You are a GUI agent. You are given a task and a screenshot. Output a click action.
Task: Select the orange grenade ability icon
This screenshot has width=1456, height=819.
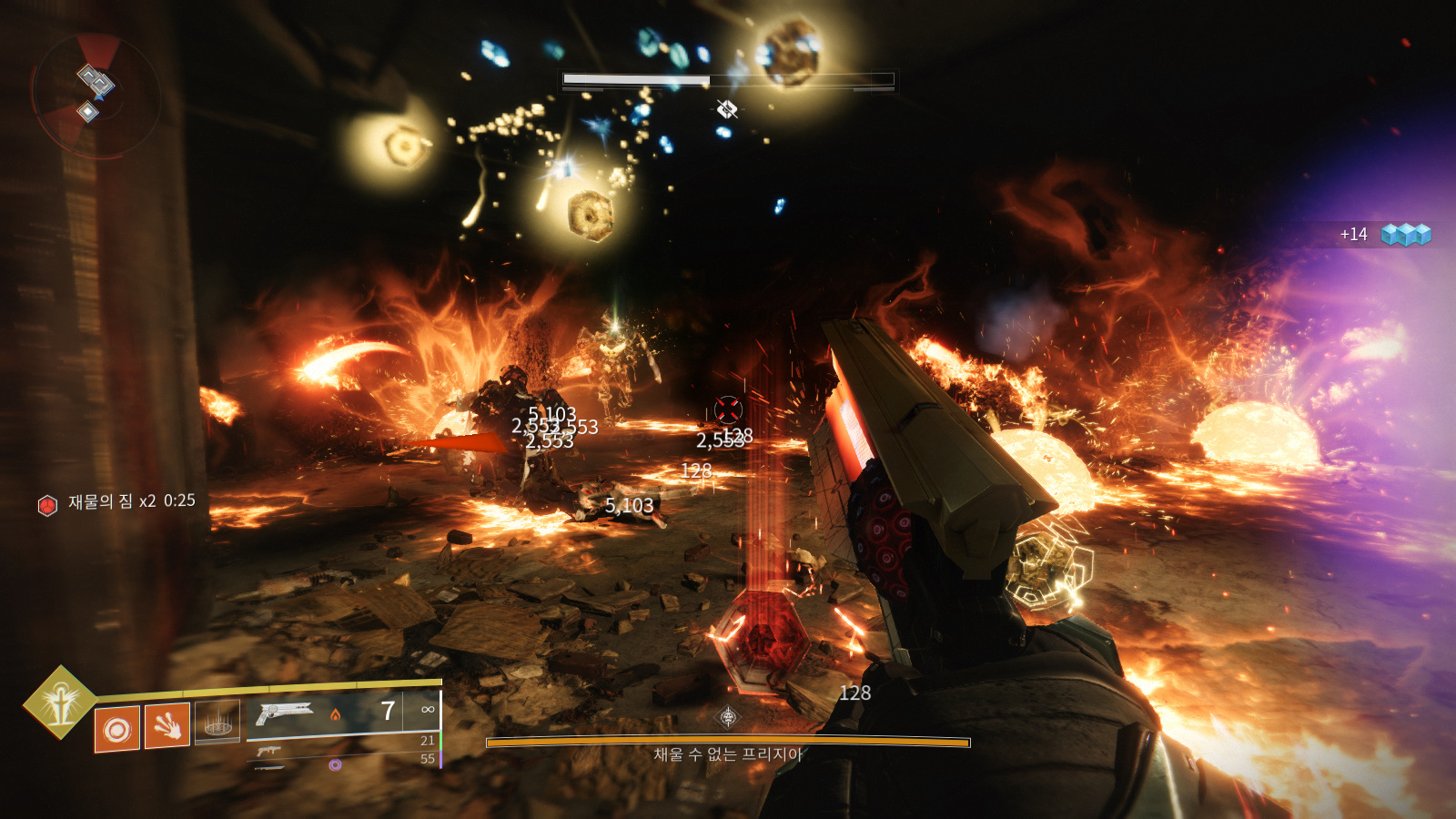[x=117, y=729]
